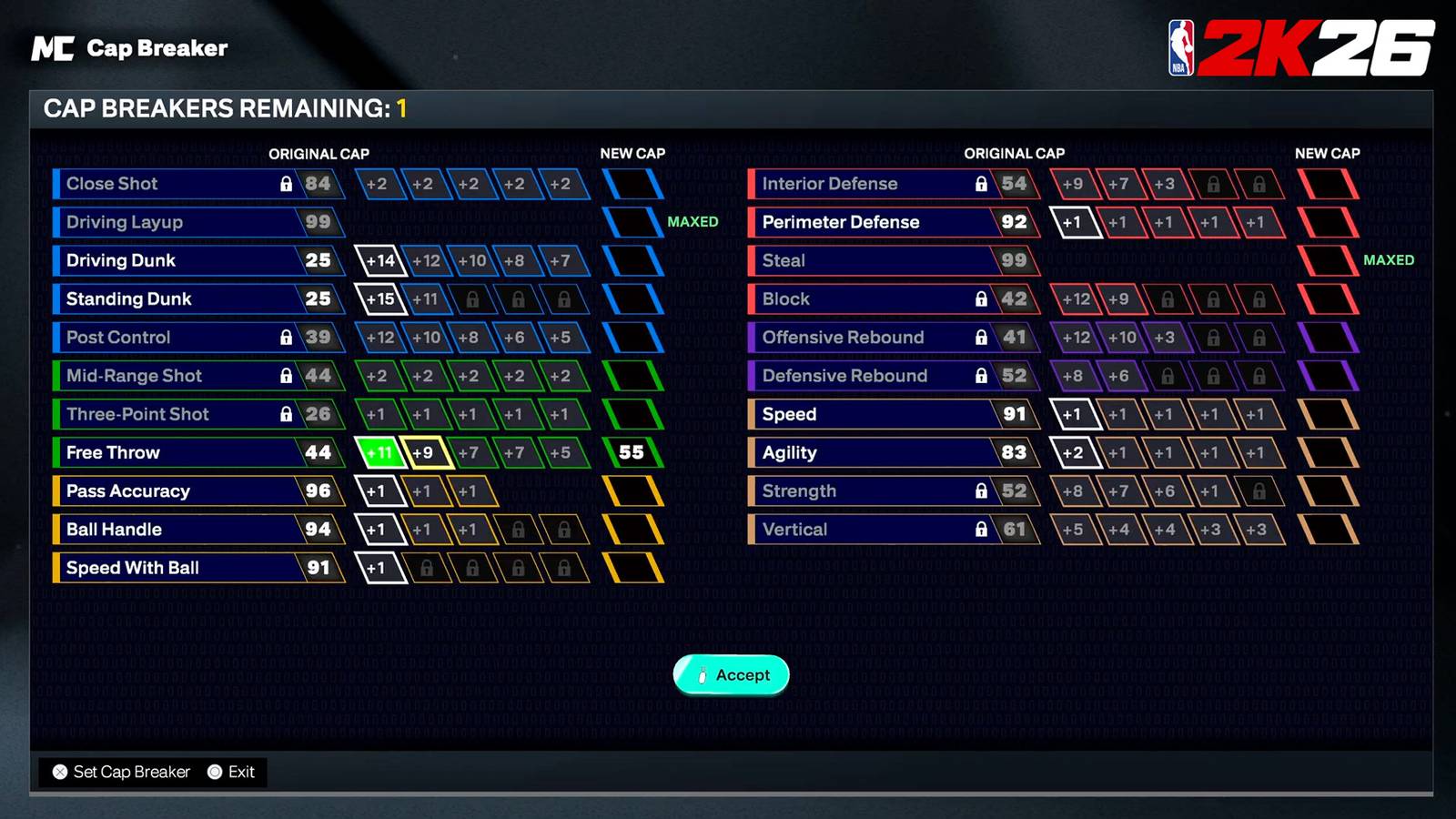Select the Free Throw attribute row
The width and height of the screenshot is (1456, 819).
point(197,453)
